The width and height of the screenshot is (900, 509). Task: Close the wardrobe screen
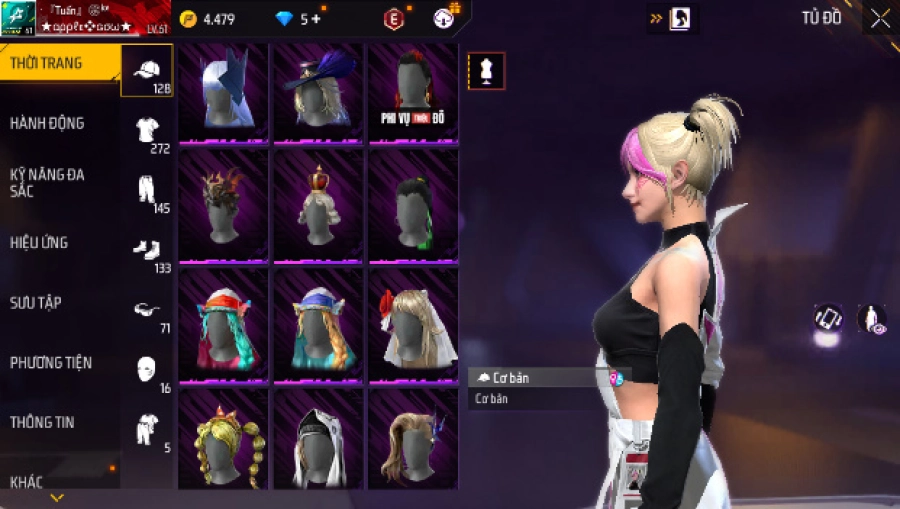(880, 19)
